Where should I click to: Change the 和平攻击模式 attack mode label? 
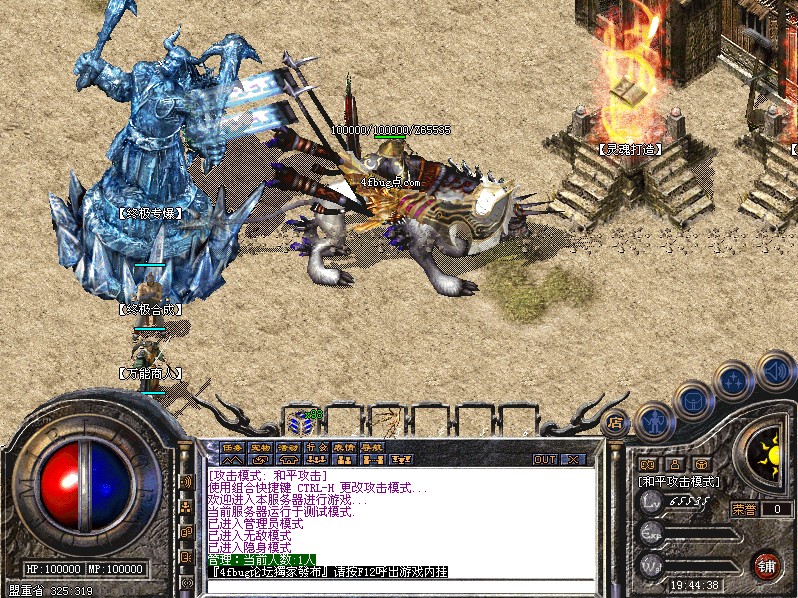click(x=679, y=481)
